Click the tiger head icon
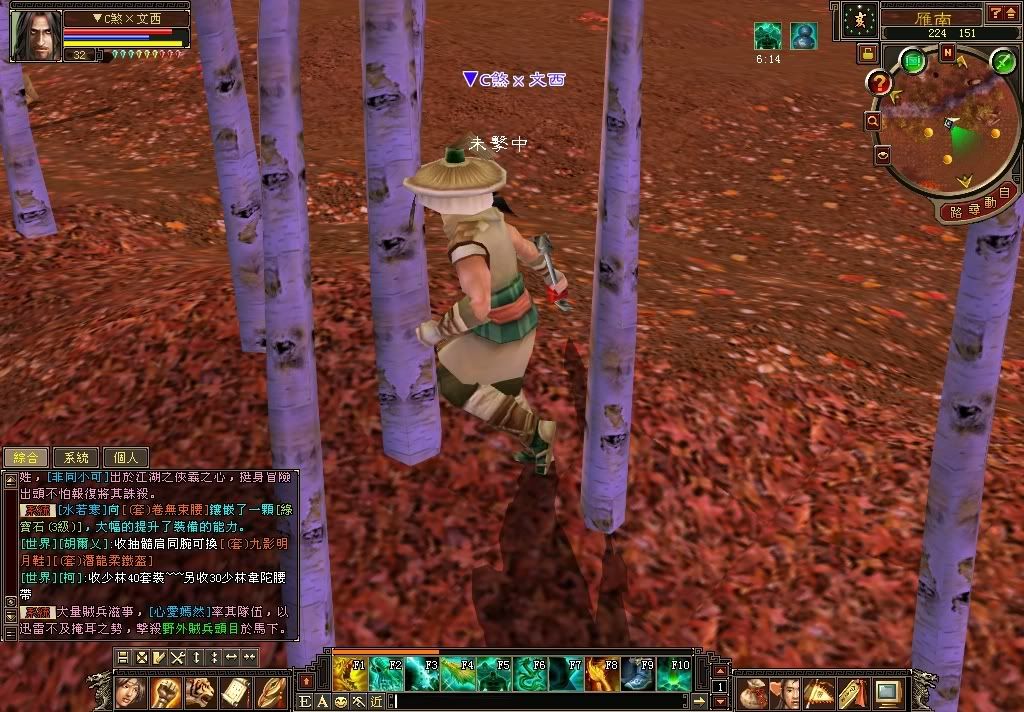Image resolution: width=1024 pixels, height=712 pixels. click(200, 691)
